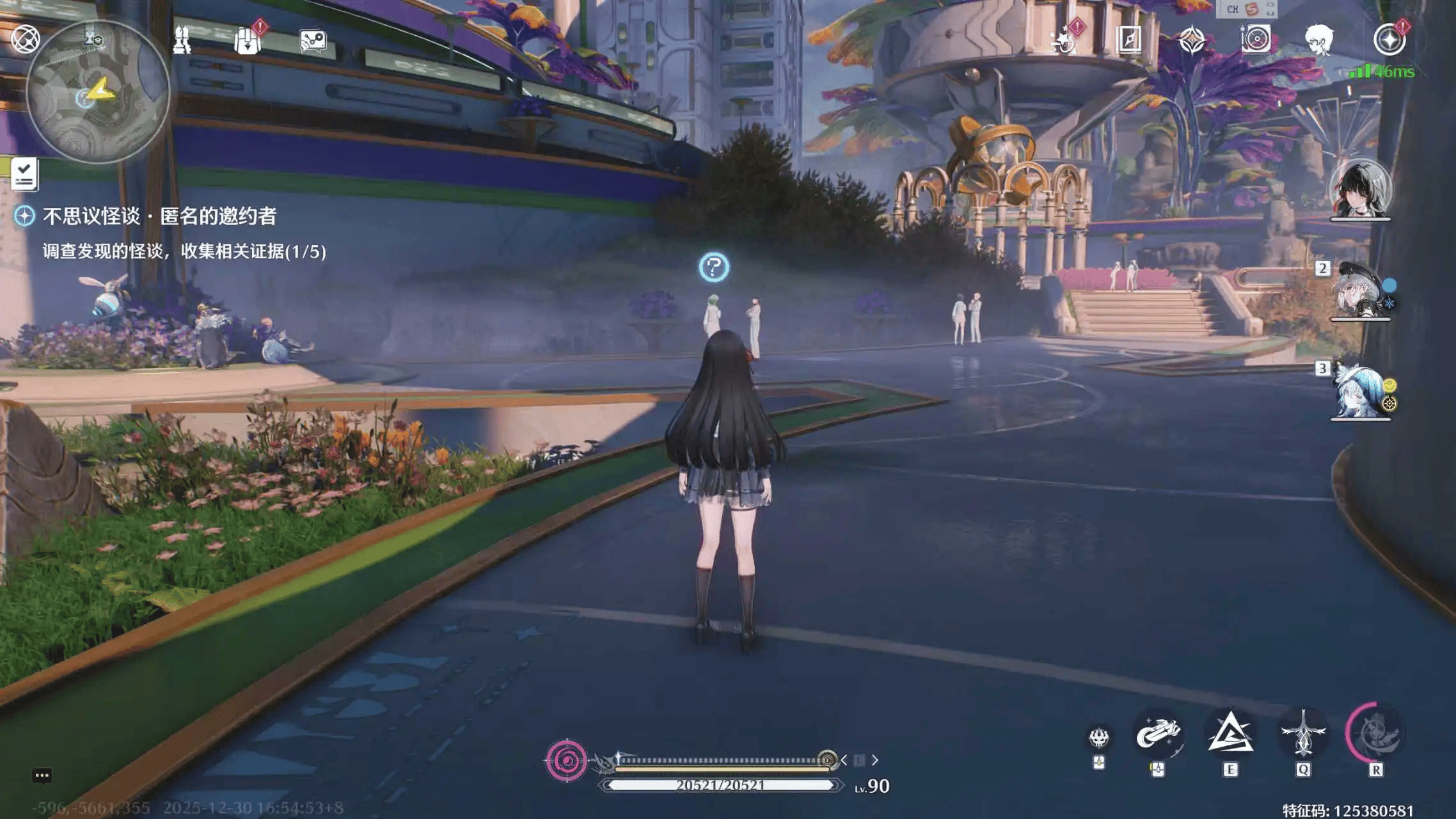The height and width of the screenshot is (819, 1456).
Task: Activate the triangle resonance skill icon
Action: (1230, 734)
